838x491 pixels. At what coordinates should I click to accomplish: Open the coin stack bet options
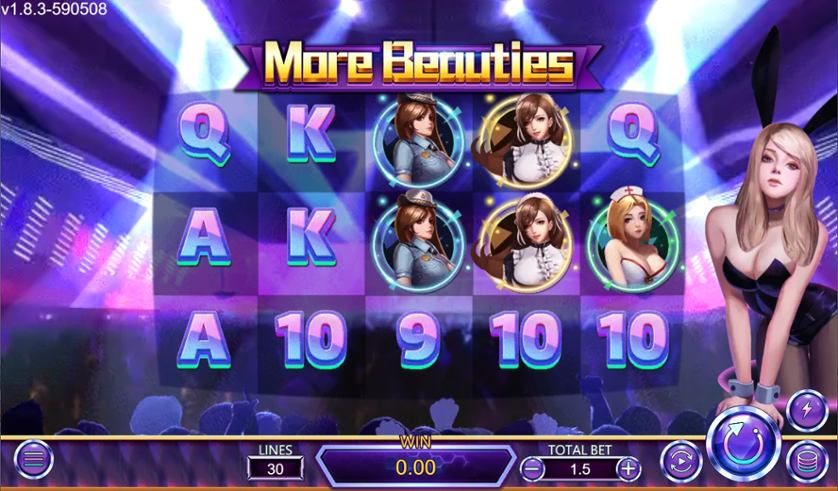click(805, 462)
